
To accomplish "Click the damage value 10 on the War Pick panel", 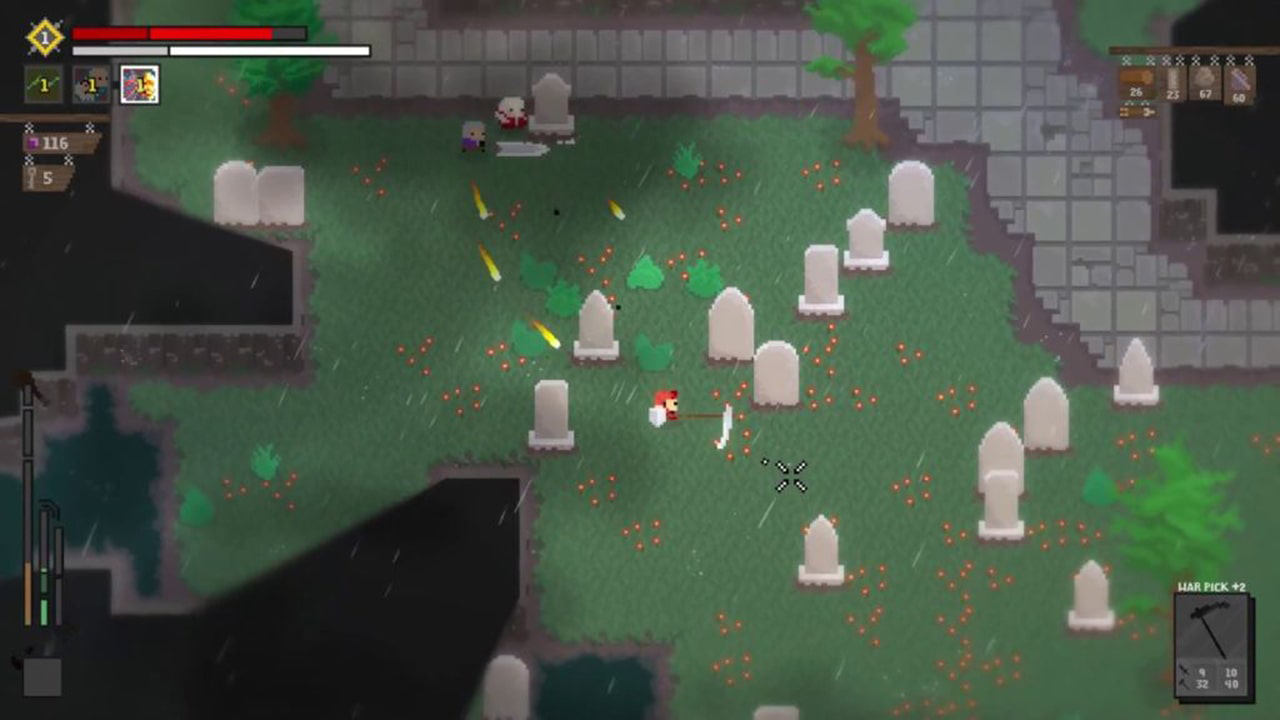I will coord(1231,672).
